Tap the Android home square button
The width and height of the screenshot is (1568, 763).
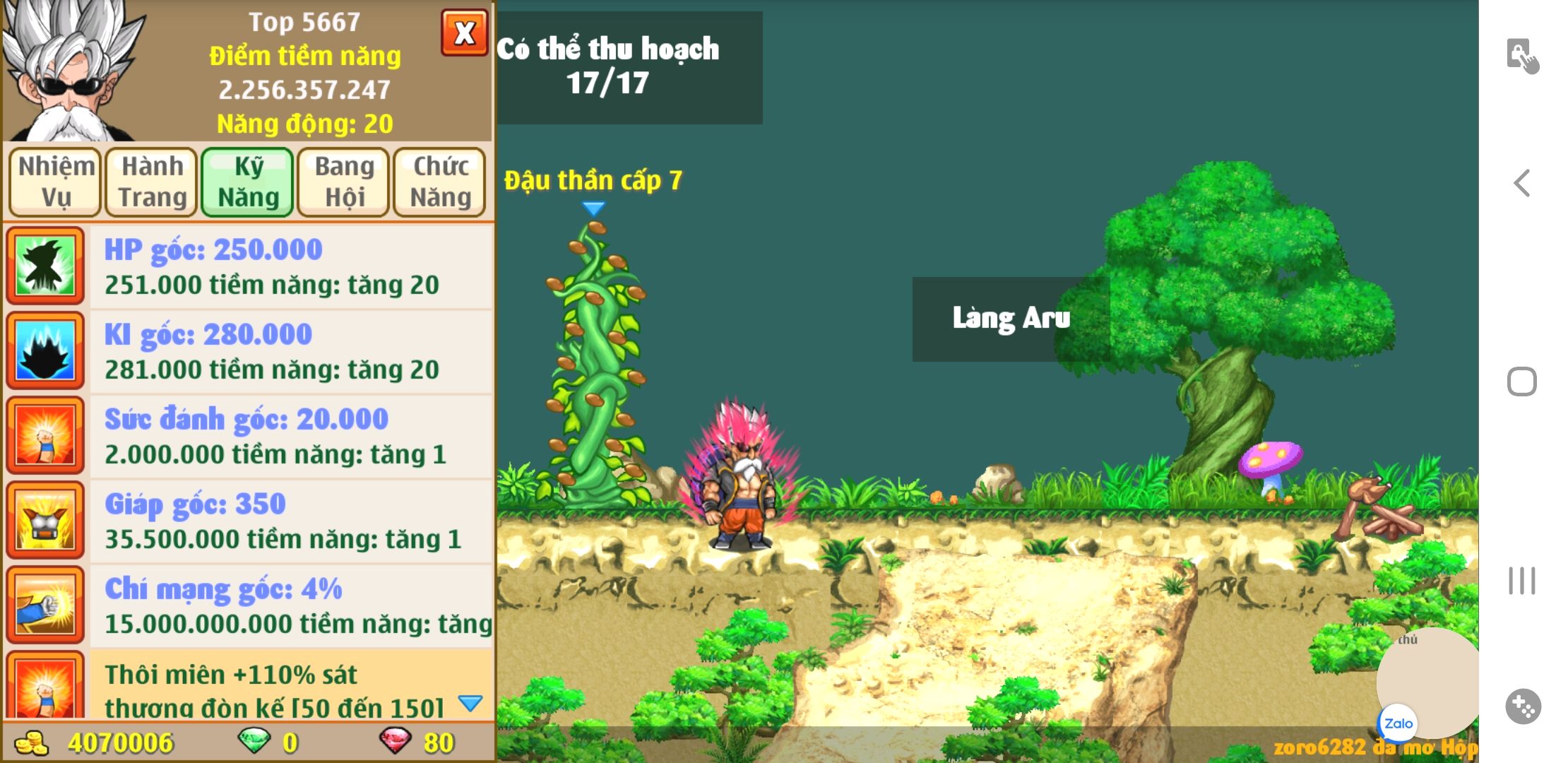pyautogui.click(x=1522, y=381)
